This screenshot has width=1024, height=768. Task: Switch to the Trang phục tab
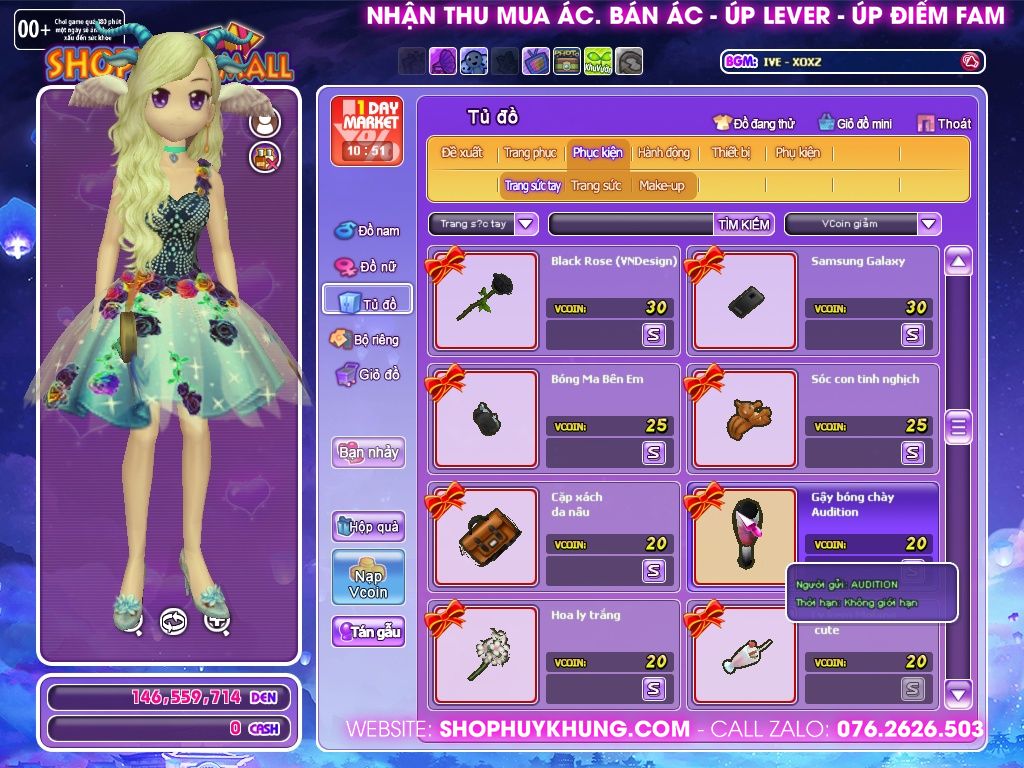pyautogui.click(x=530, y=153)
